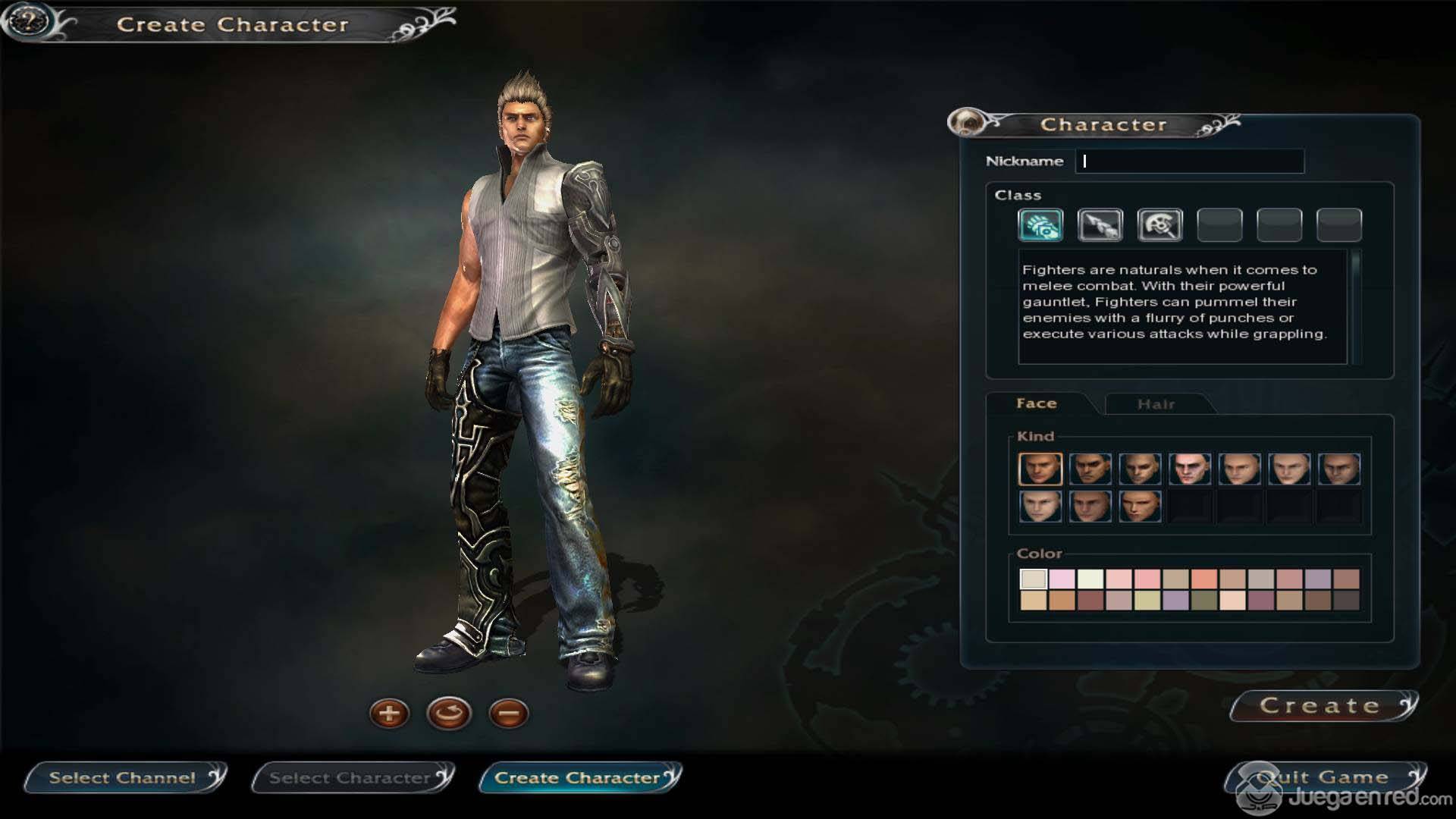Viewport: 1456px width, 819px height.
Task: Pick the third class icon
Action: tap(1159, 225)
